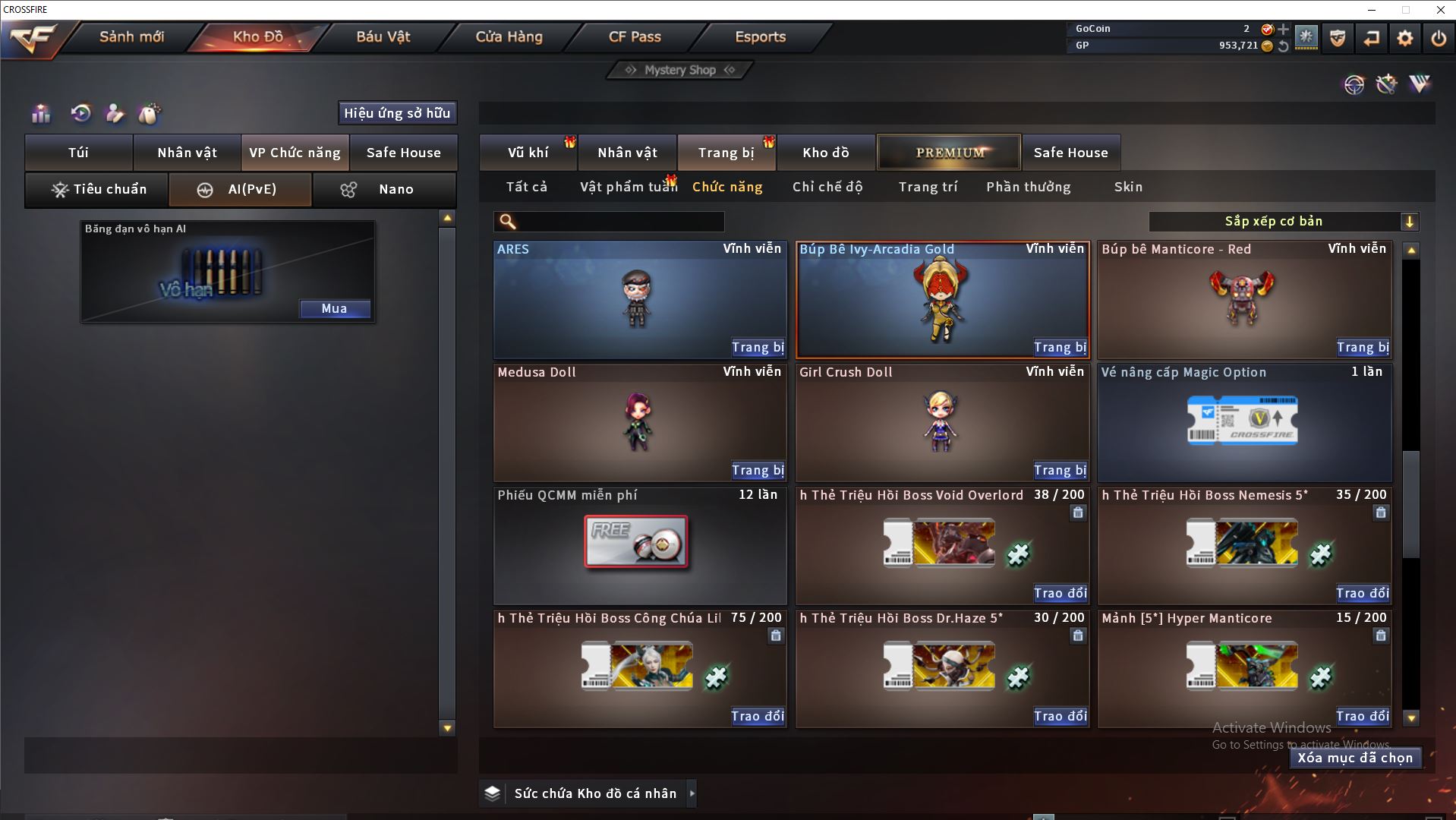Viewport: 1456px width, 820px height.
Task: Open the Sảnh mới lobby menu
Action: coord(131,36)
